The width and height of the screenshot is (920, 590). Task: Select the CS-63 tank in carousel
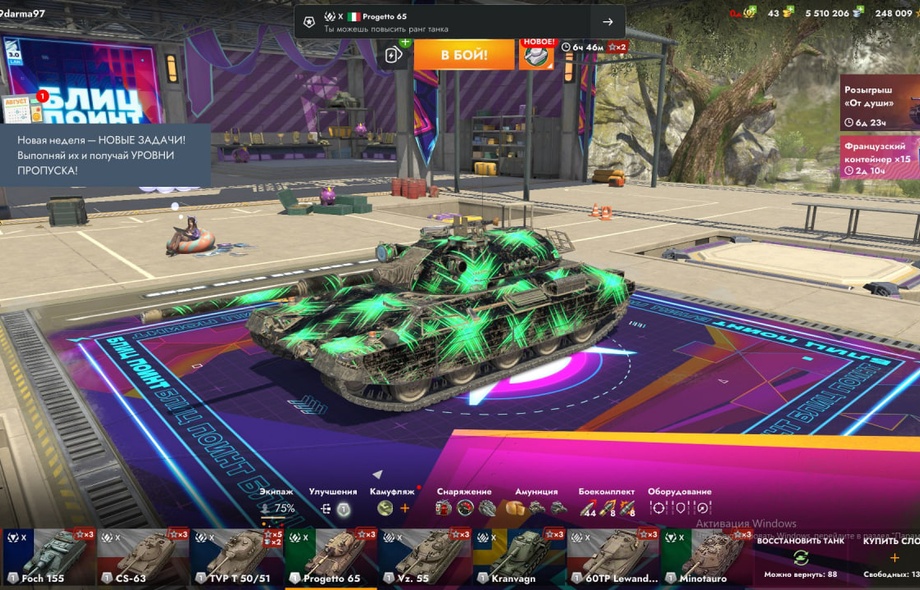142,557
